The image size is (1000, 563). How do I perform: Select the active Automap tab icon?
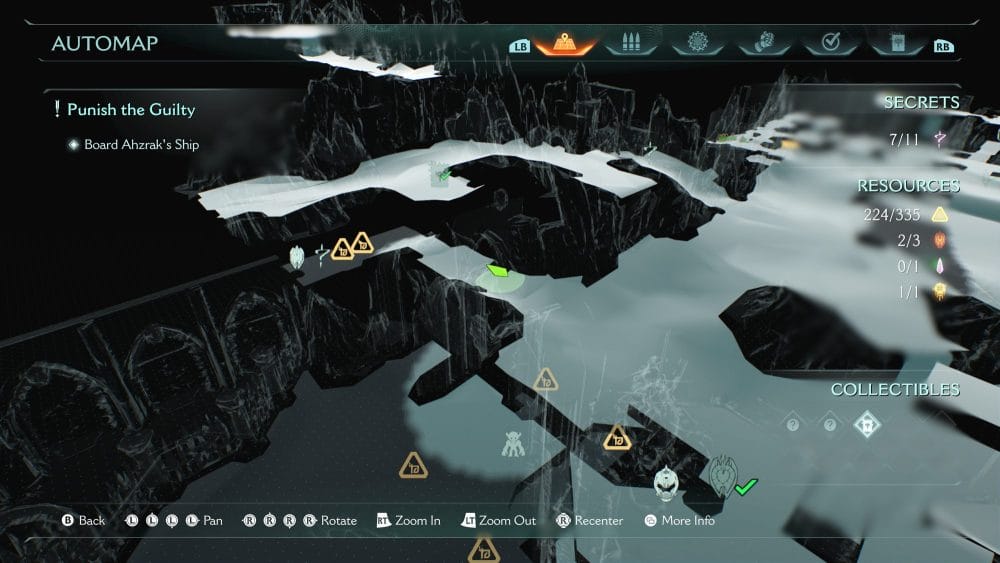(565, 44)
